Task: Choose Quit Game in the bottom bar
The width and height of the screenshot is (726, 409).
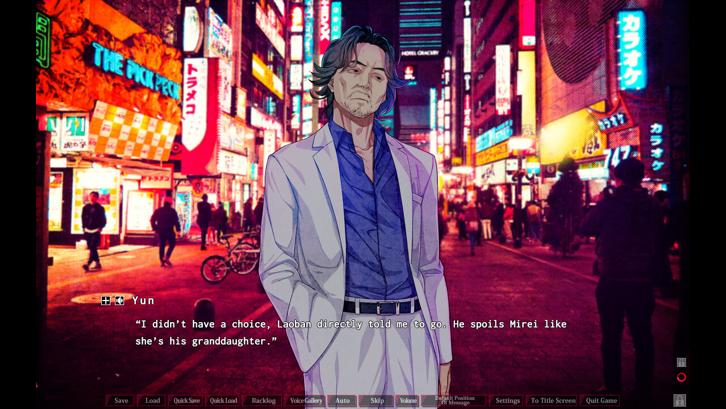Action: (602, 401)
